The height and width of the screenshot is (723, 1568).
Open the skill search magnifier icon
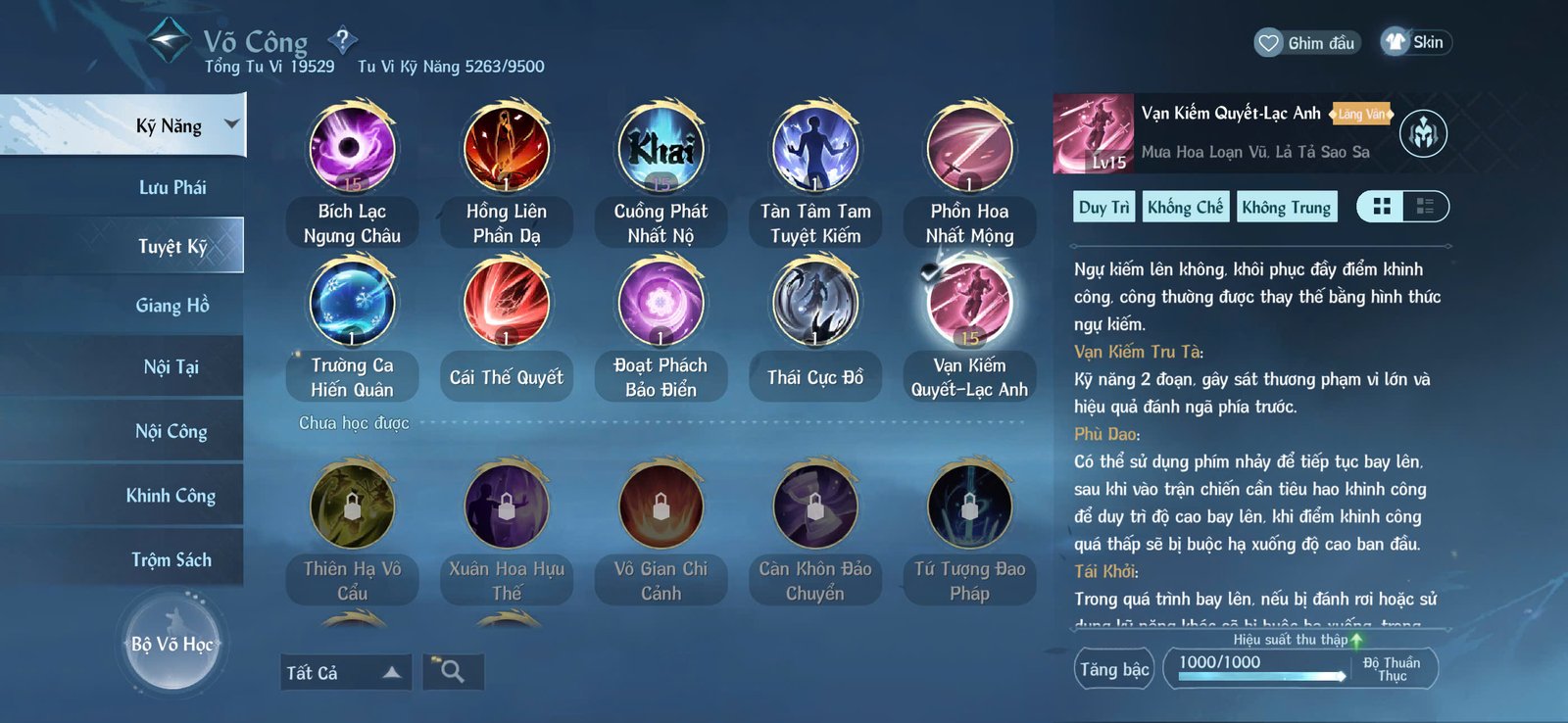[452, 672]
